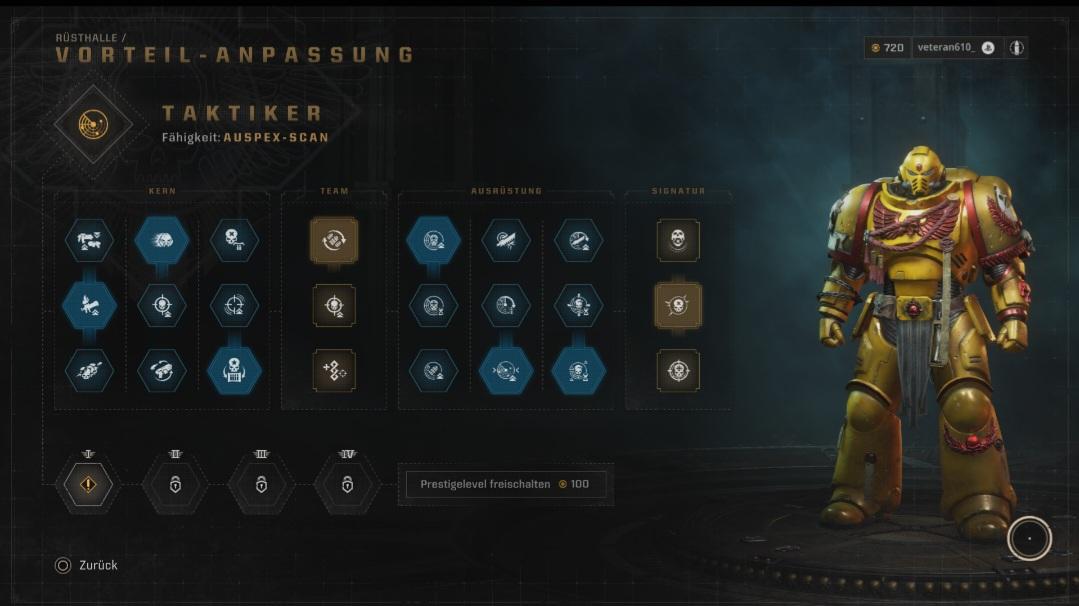Choose the Team perk with crosshair skull
Viewport: 1079px width, 606px height.
click(333, 305)
